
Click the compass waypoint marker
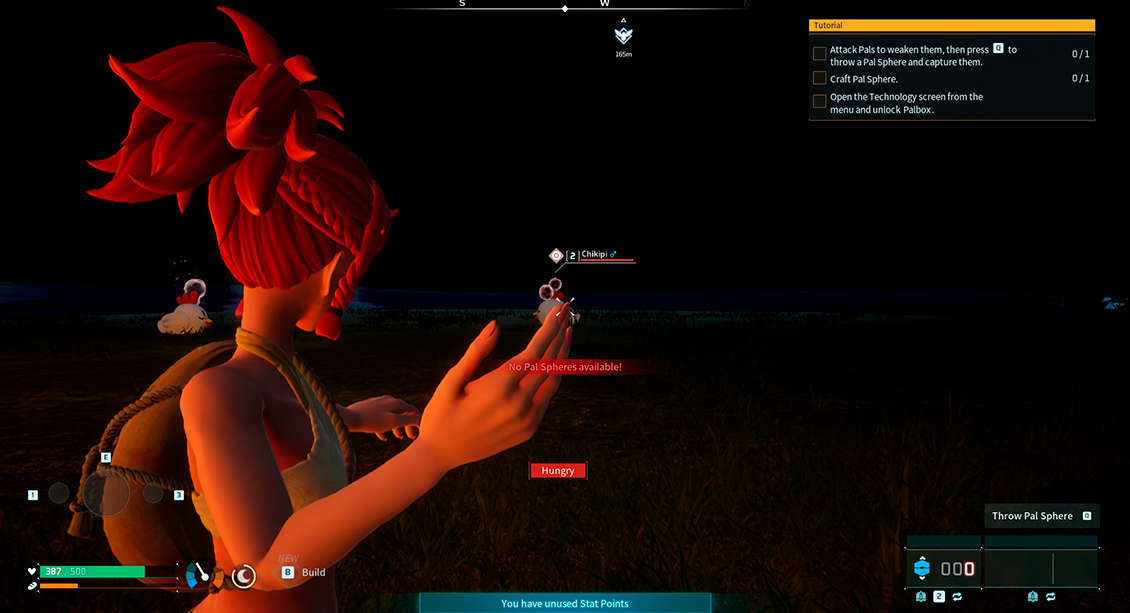coord(624,36)
